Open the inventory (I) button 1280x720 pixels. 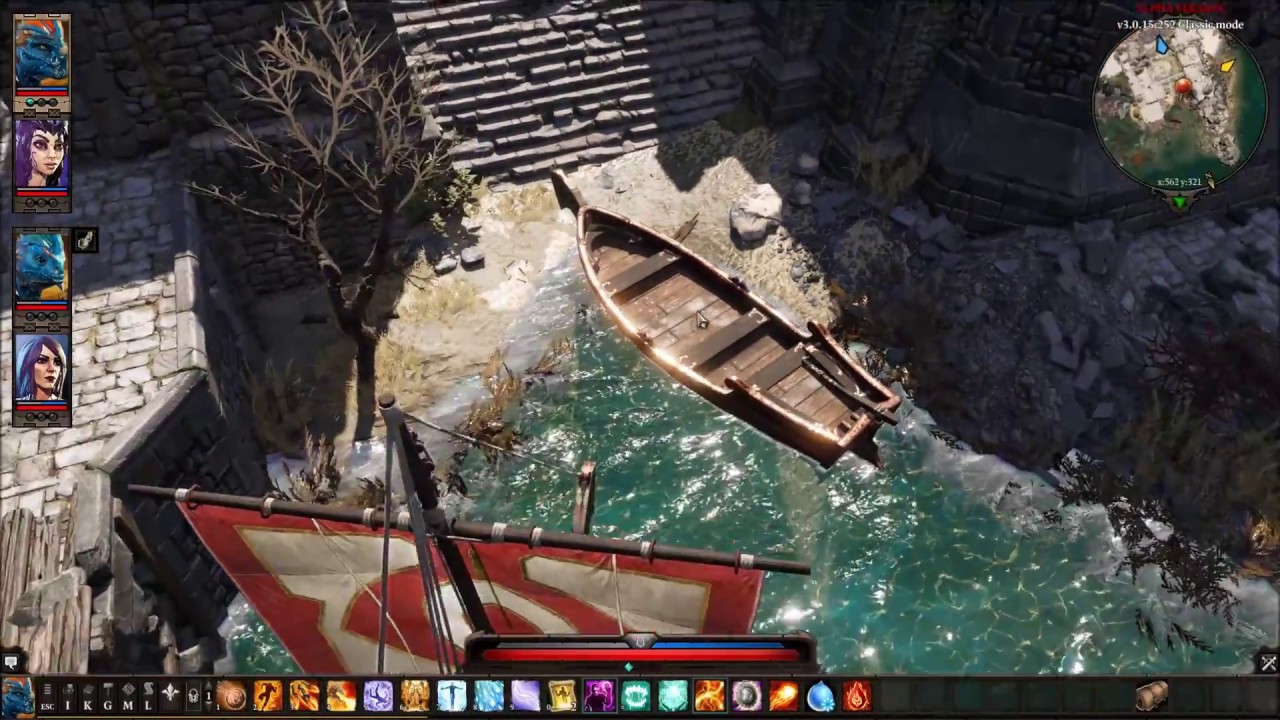(x=67, y=696)
